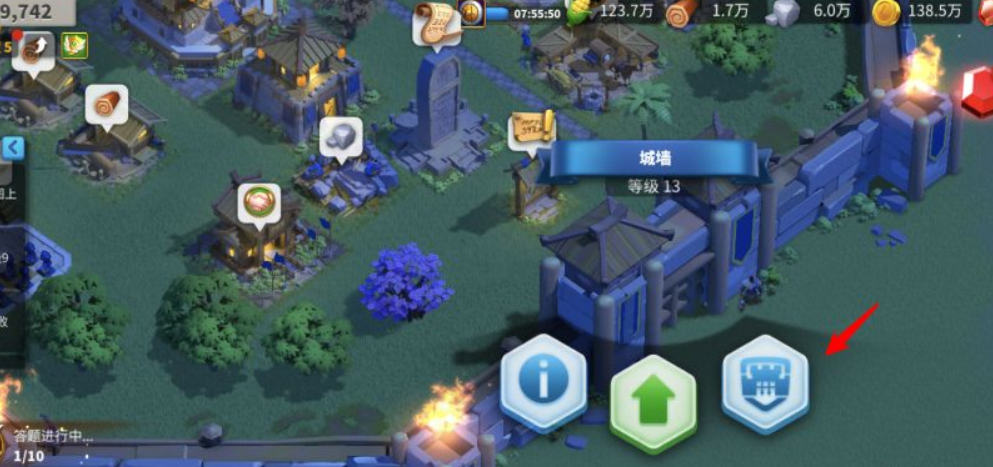
Task: Collect wood from the lumber mill bubble
Action: pos(106,105)
